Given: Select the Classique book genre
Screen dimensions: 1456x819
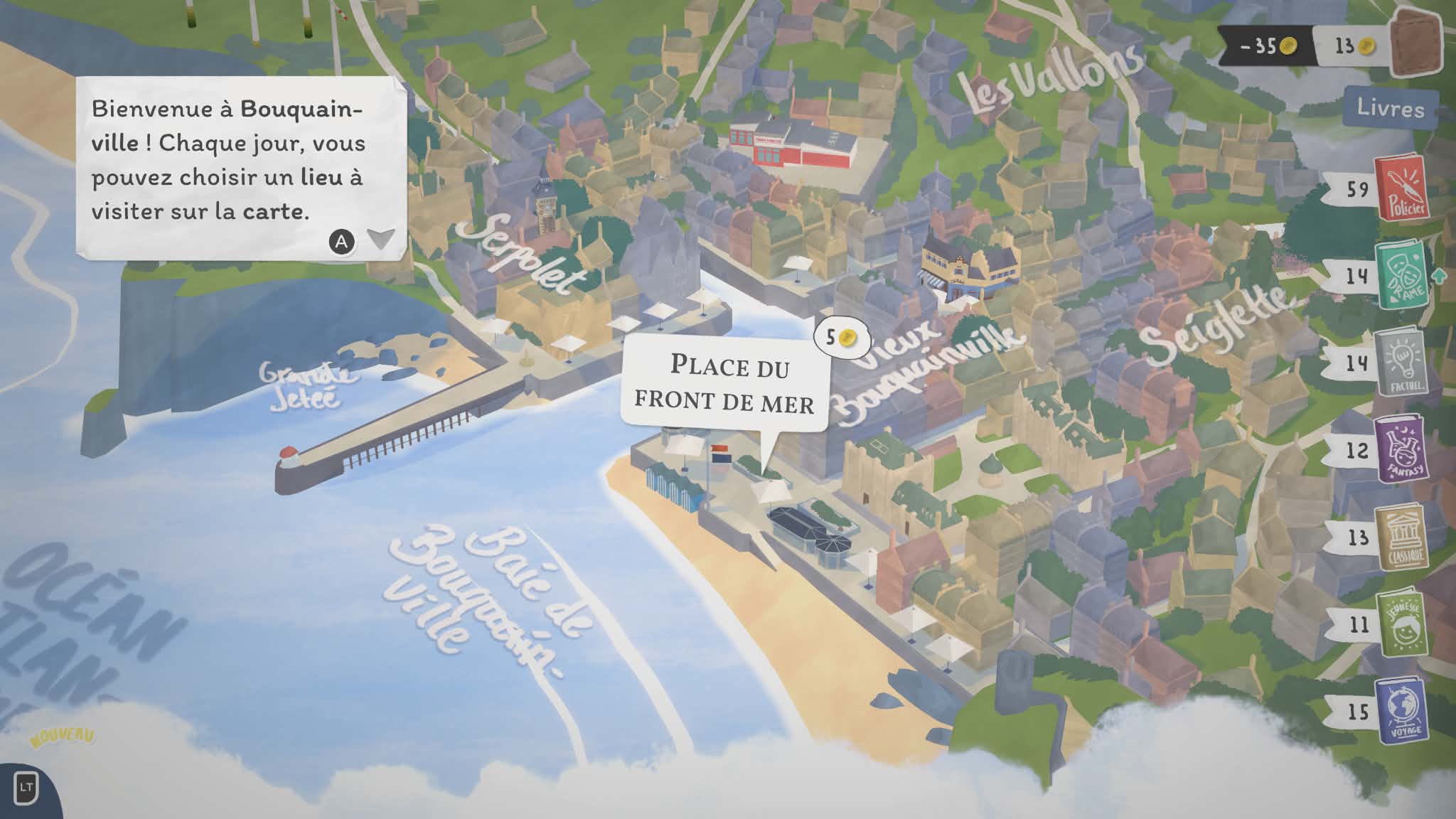Looking at the screenshot, I should tap(1400, 537).
